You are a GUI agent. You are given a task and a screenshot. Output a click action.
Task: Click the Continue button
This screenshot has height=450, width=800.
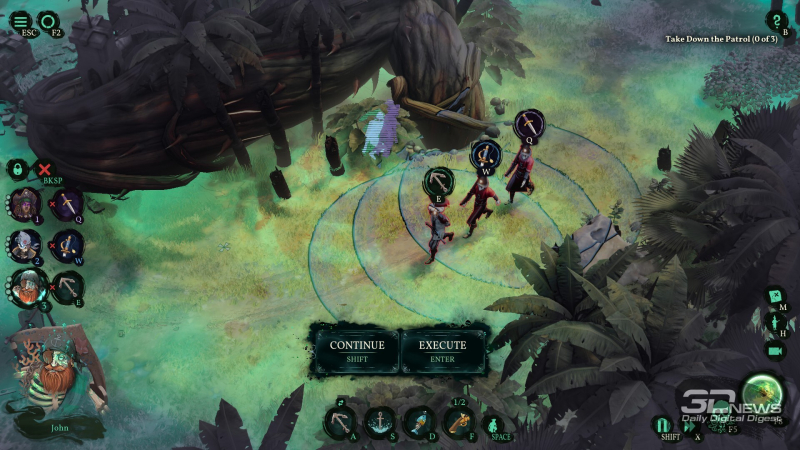pos(357,350)
